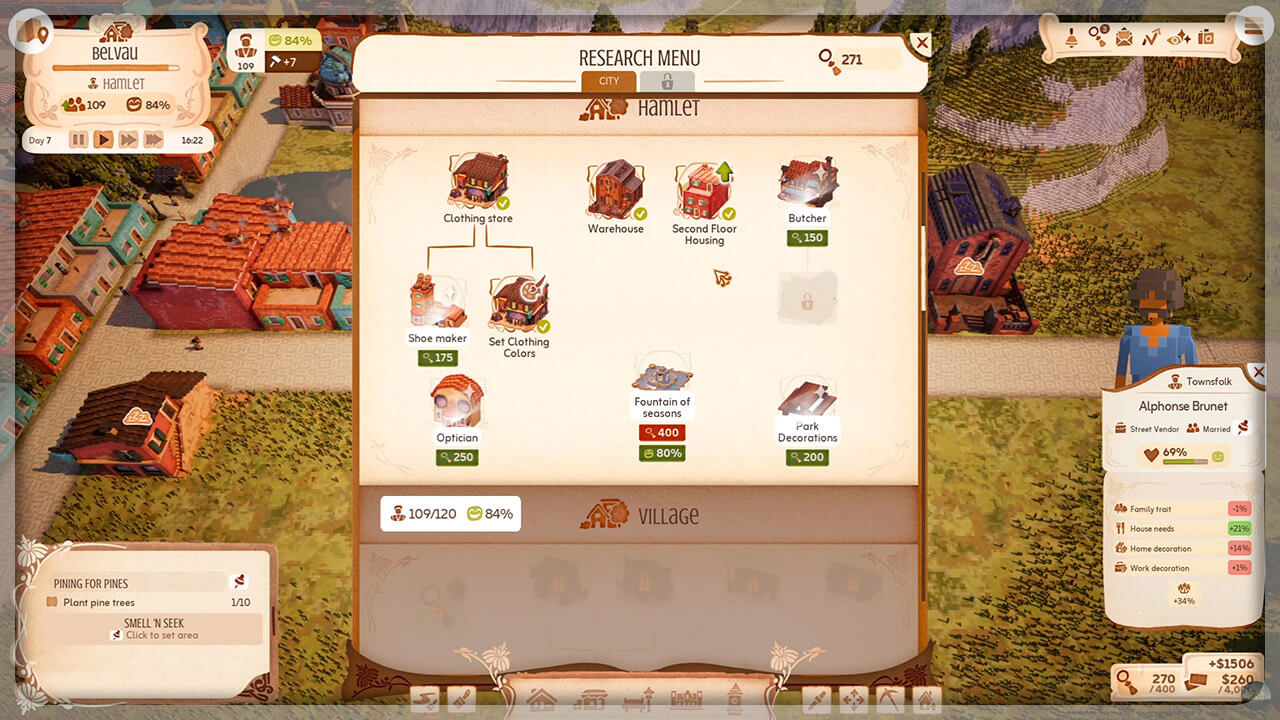The image size is (1280, 720).
Task: Close the Research Menu
Action: coord(921,43)
